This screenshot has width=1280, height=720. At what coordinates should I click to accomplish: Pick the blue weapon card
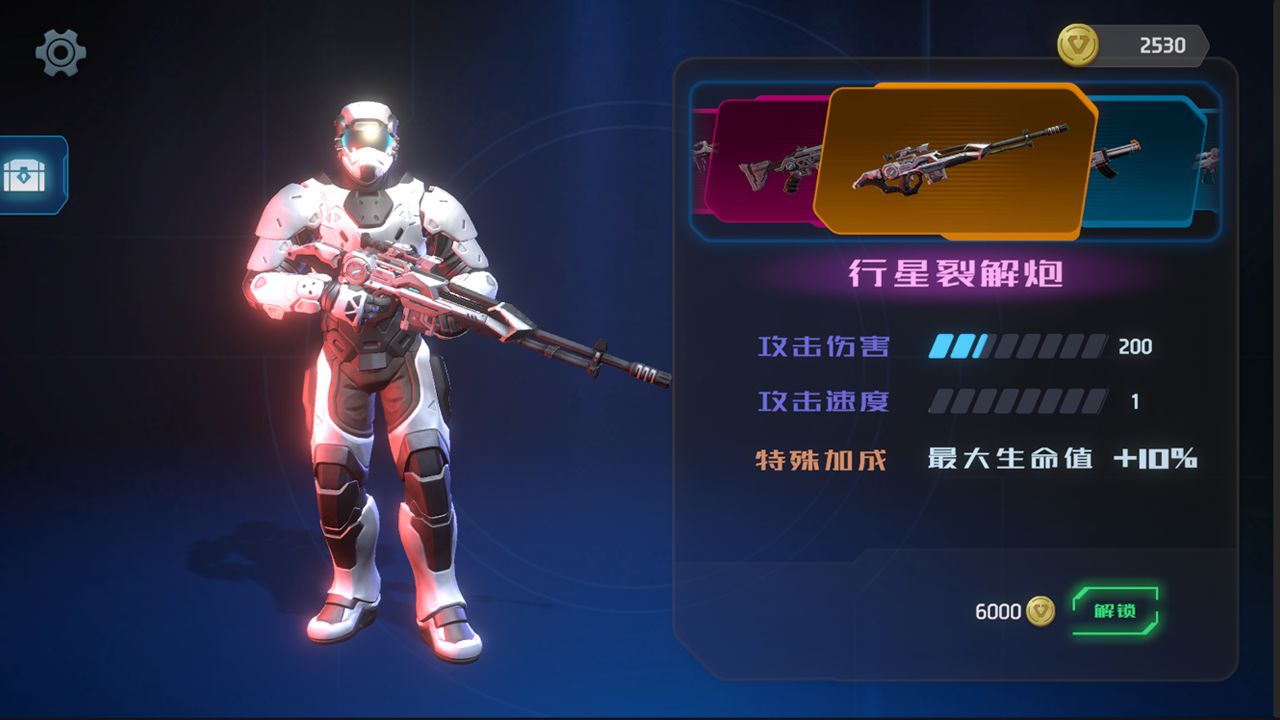(1145, 160)
